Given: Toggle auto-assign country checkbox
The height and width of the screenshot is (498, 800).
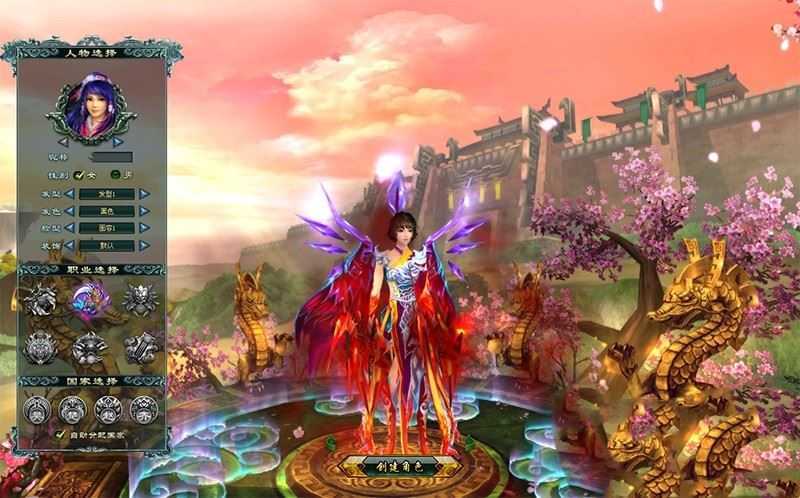Looking at the screenshot, I should 61,435.
